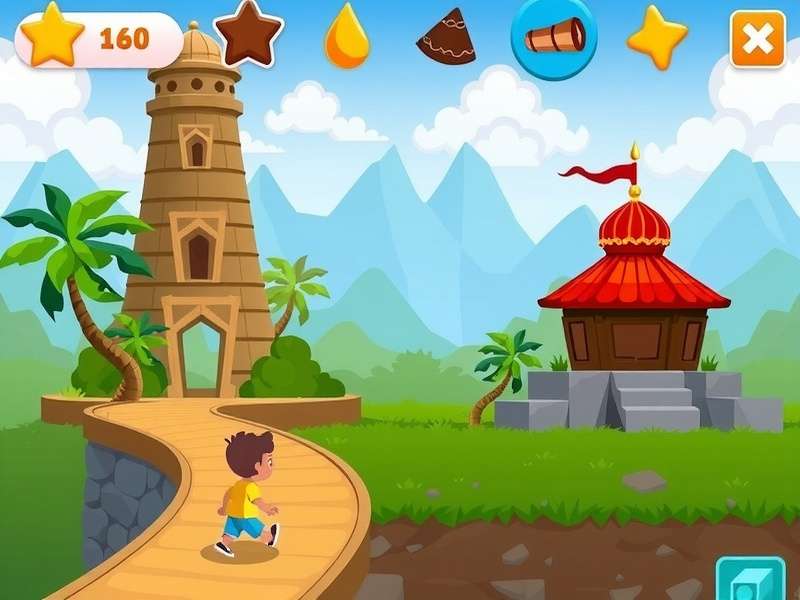Tap the orange droplet icon
800x600 pixels.
point(347,39)
